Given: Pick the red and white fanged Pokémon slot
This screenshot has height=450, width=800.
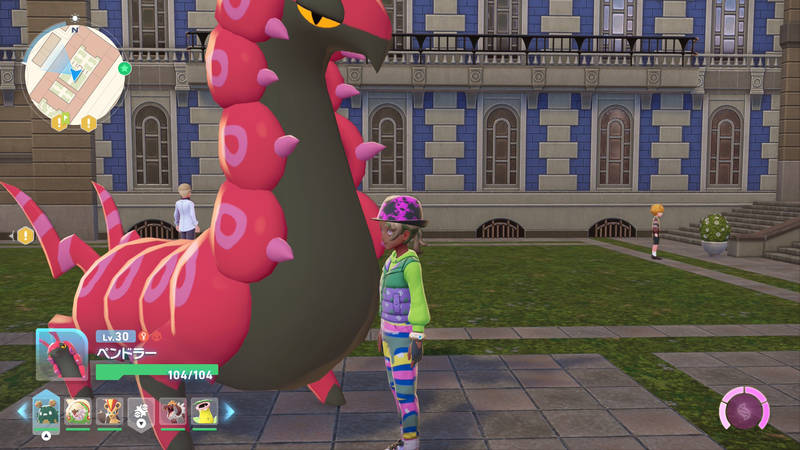Looking at the screenshot, I should (173, 411).
